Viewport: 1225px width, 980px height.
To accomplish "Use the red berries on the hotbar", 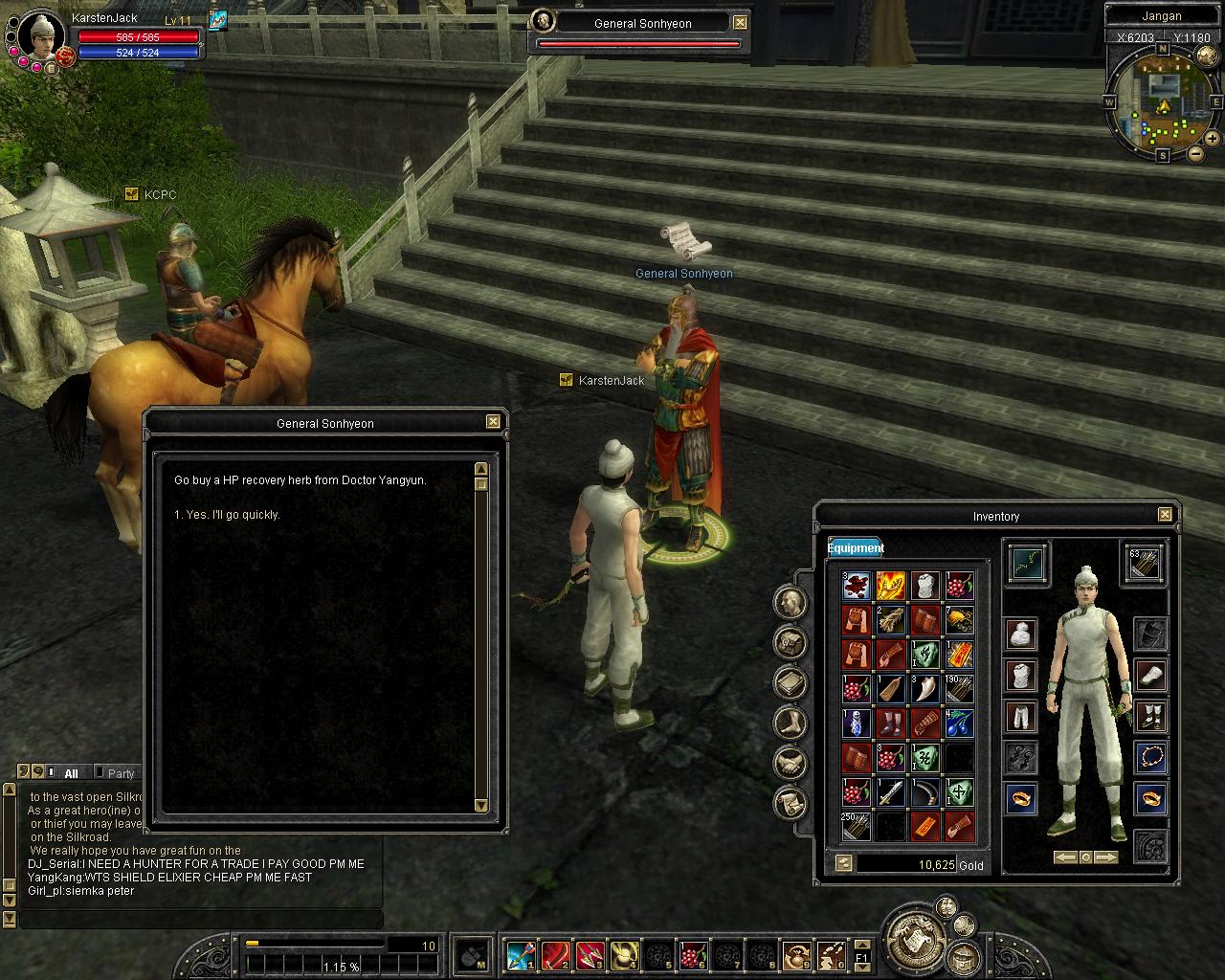I will pyautogui.click(x=692, y=955).
